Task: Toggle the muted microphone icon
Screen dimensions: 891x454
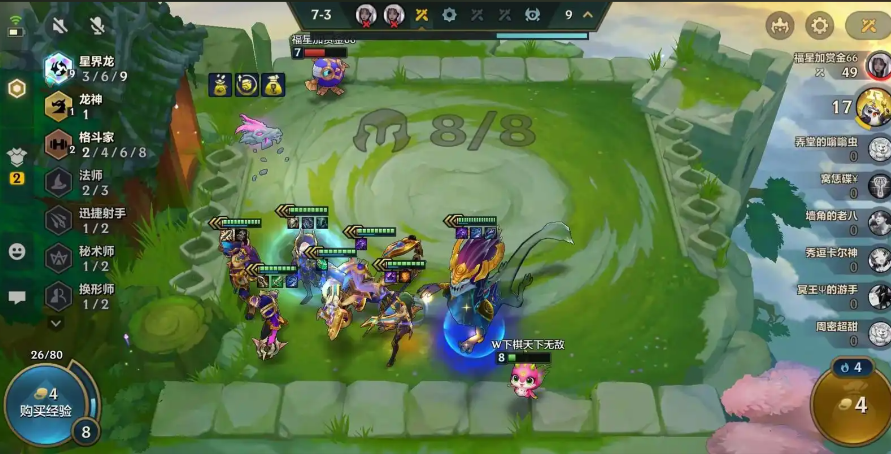Action: click(97, 26)
